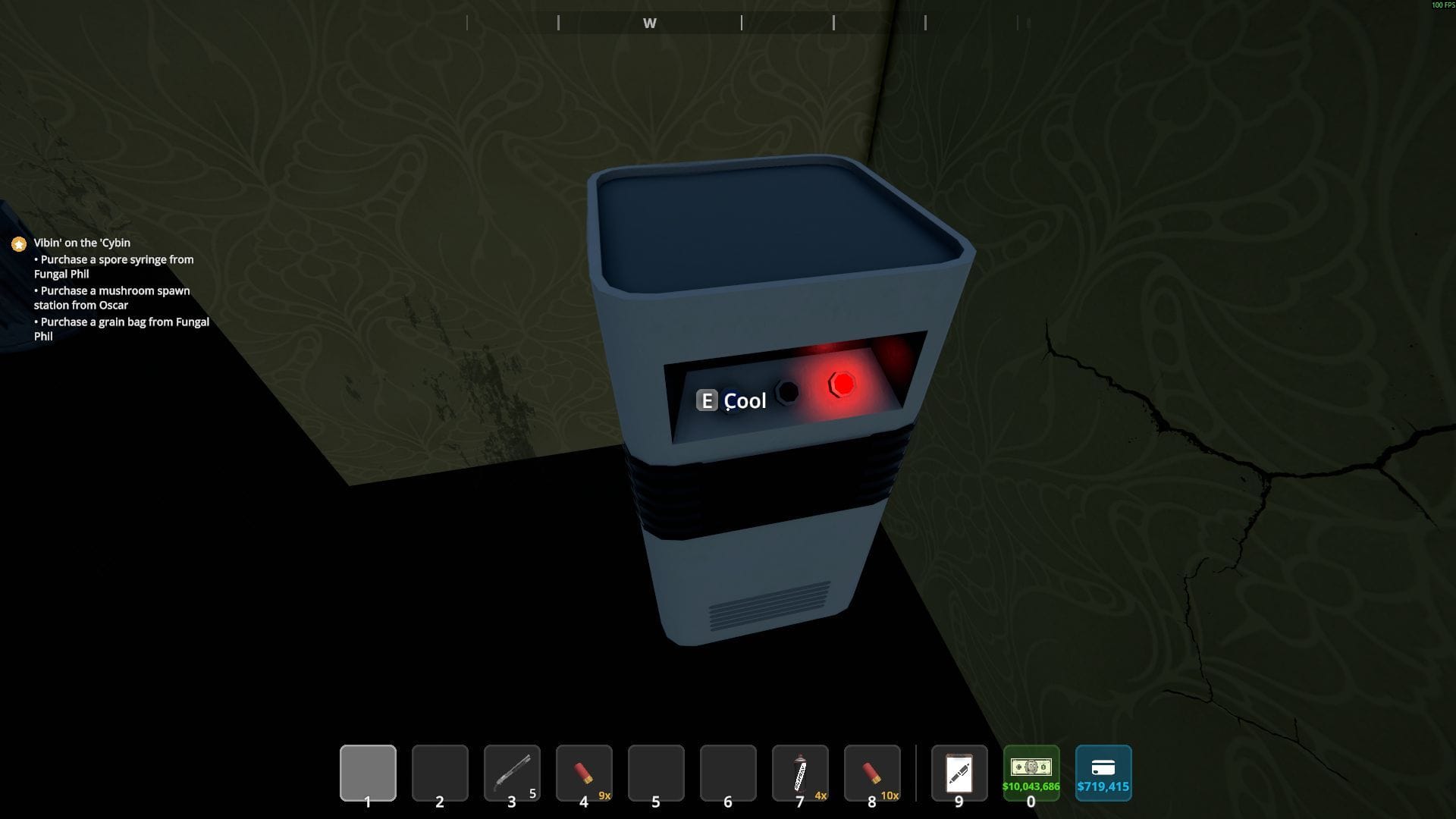Click the empty hotbar slot 2

[440, 773]
